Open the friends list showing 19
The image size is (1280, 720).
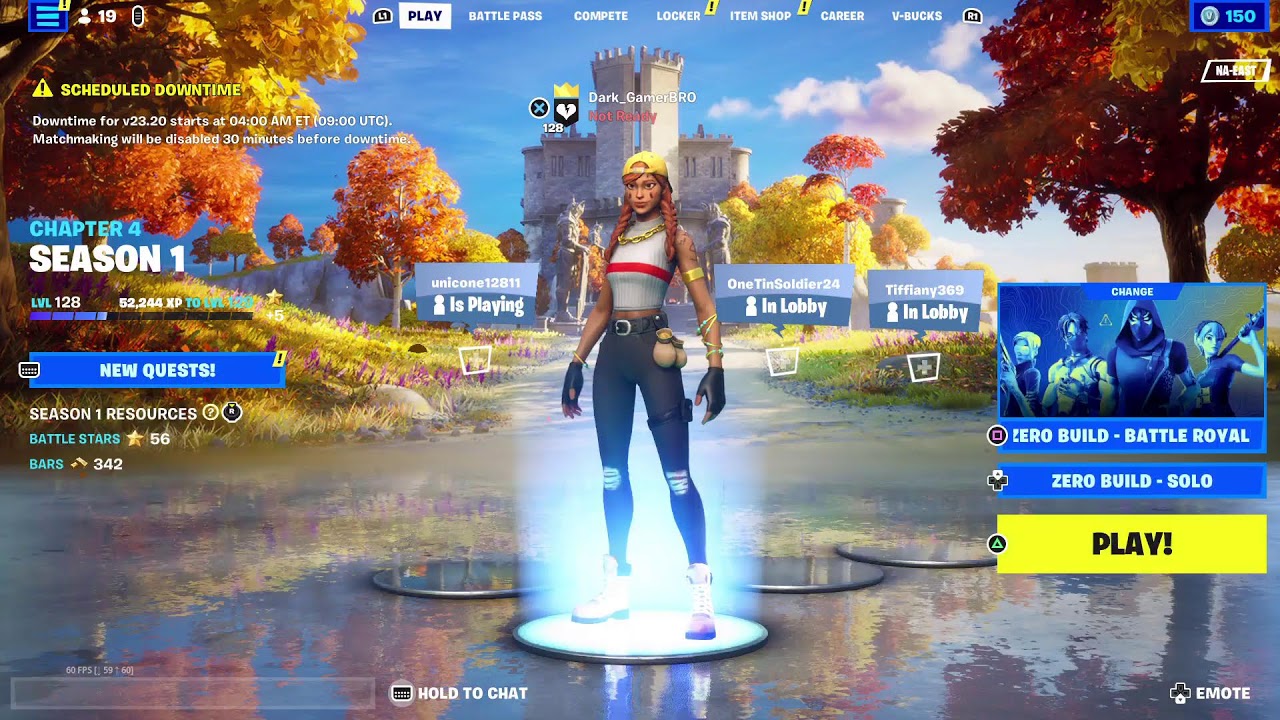[x=98, y=16]
